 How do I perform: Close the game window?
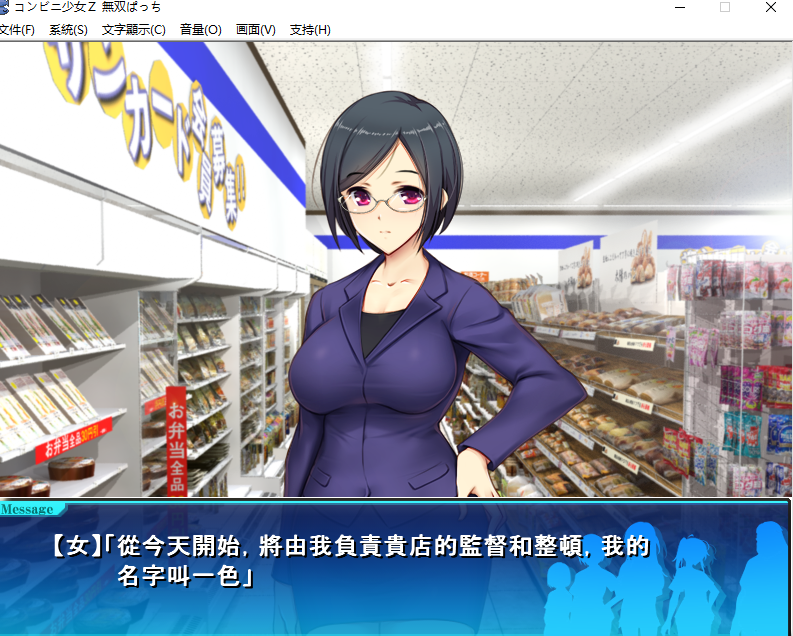pos(771,8)
